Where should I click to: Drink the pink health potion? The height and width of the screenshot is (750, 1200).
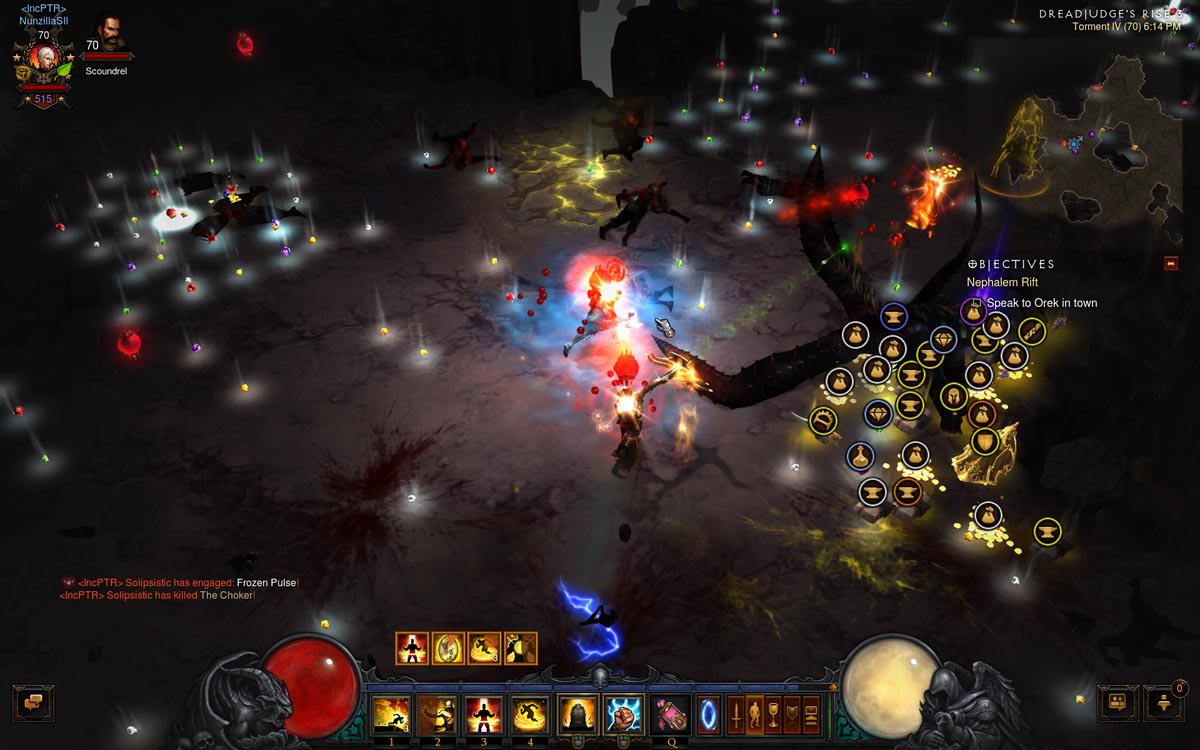tap(670, 714)
